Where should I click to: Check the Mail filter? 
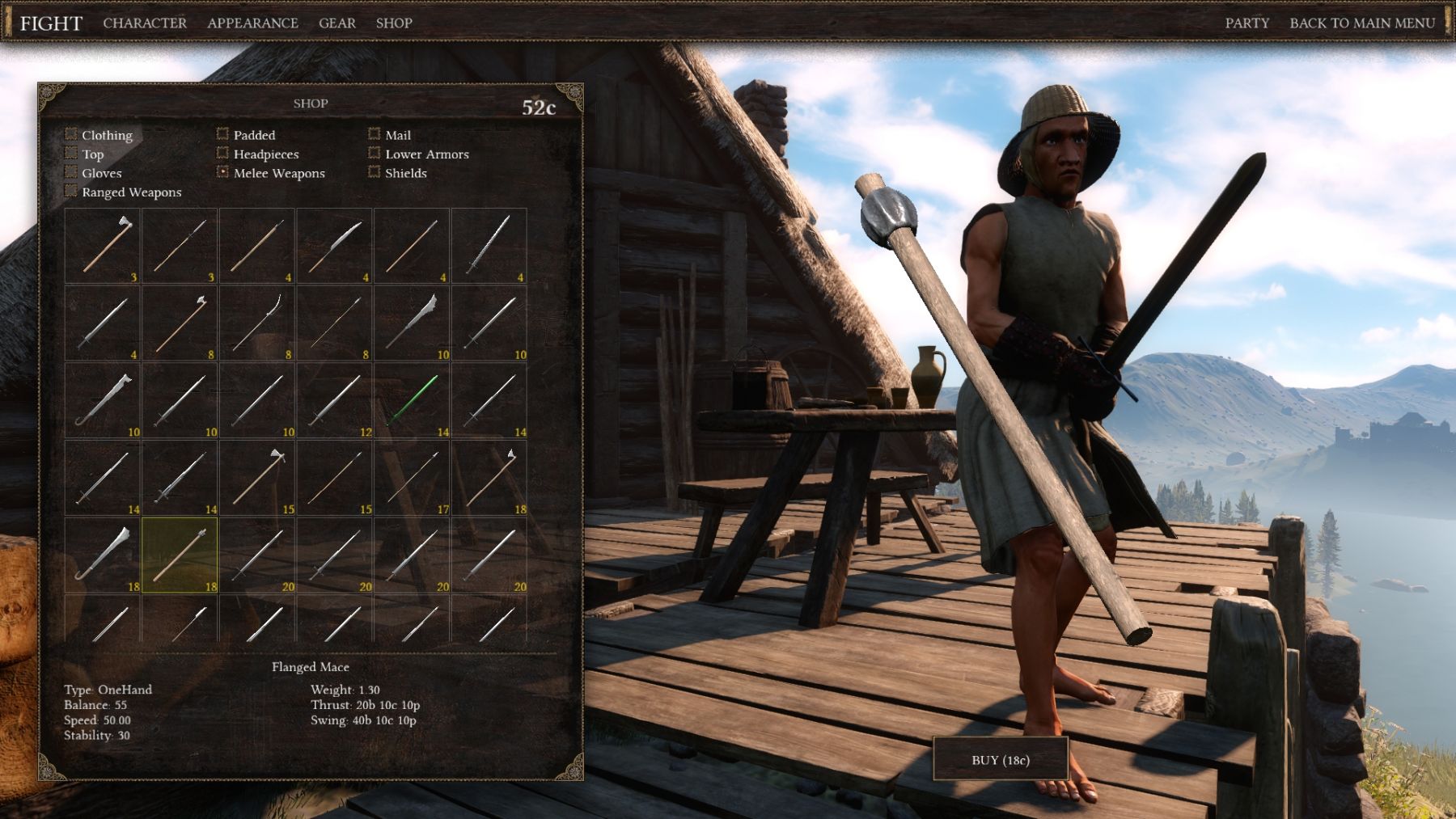click(374, 134)
